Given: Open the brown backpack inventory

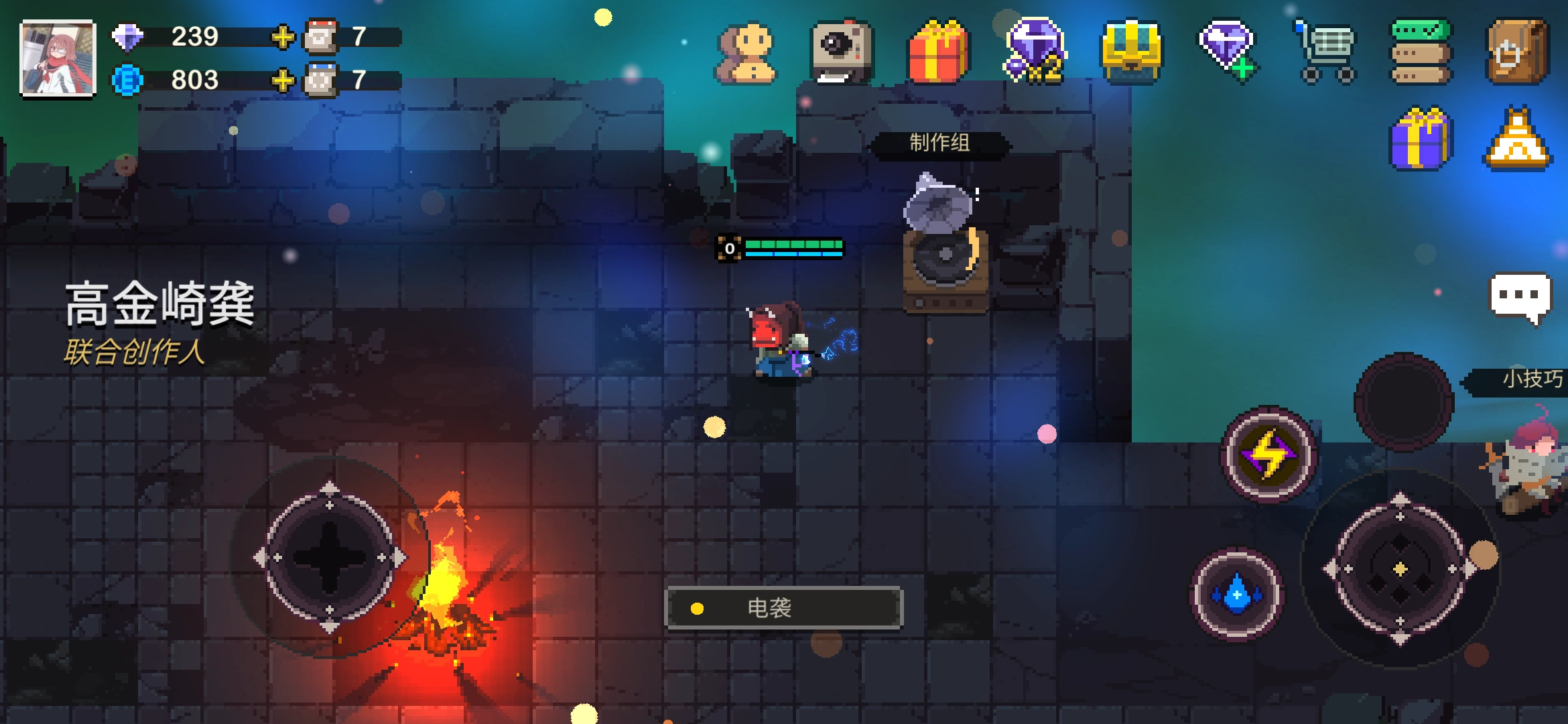Looking at the screenshot, I should click(1517, 52).
